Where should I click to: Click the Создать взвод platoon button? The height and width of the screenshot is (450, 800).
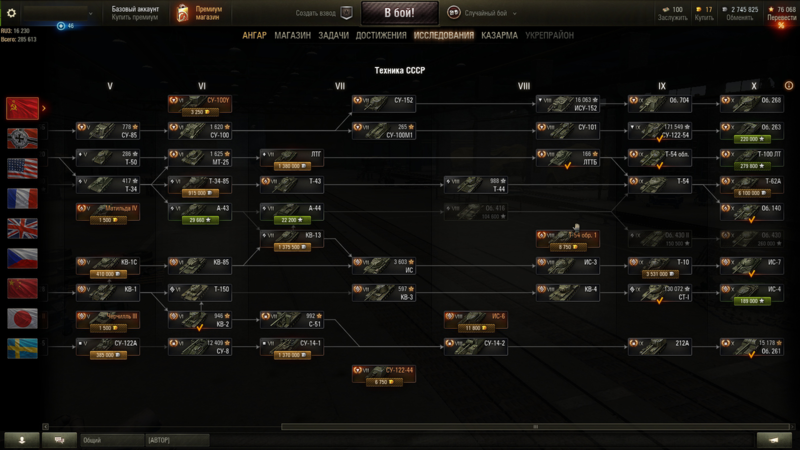(324, 13)
